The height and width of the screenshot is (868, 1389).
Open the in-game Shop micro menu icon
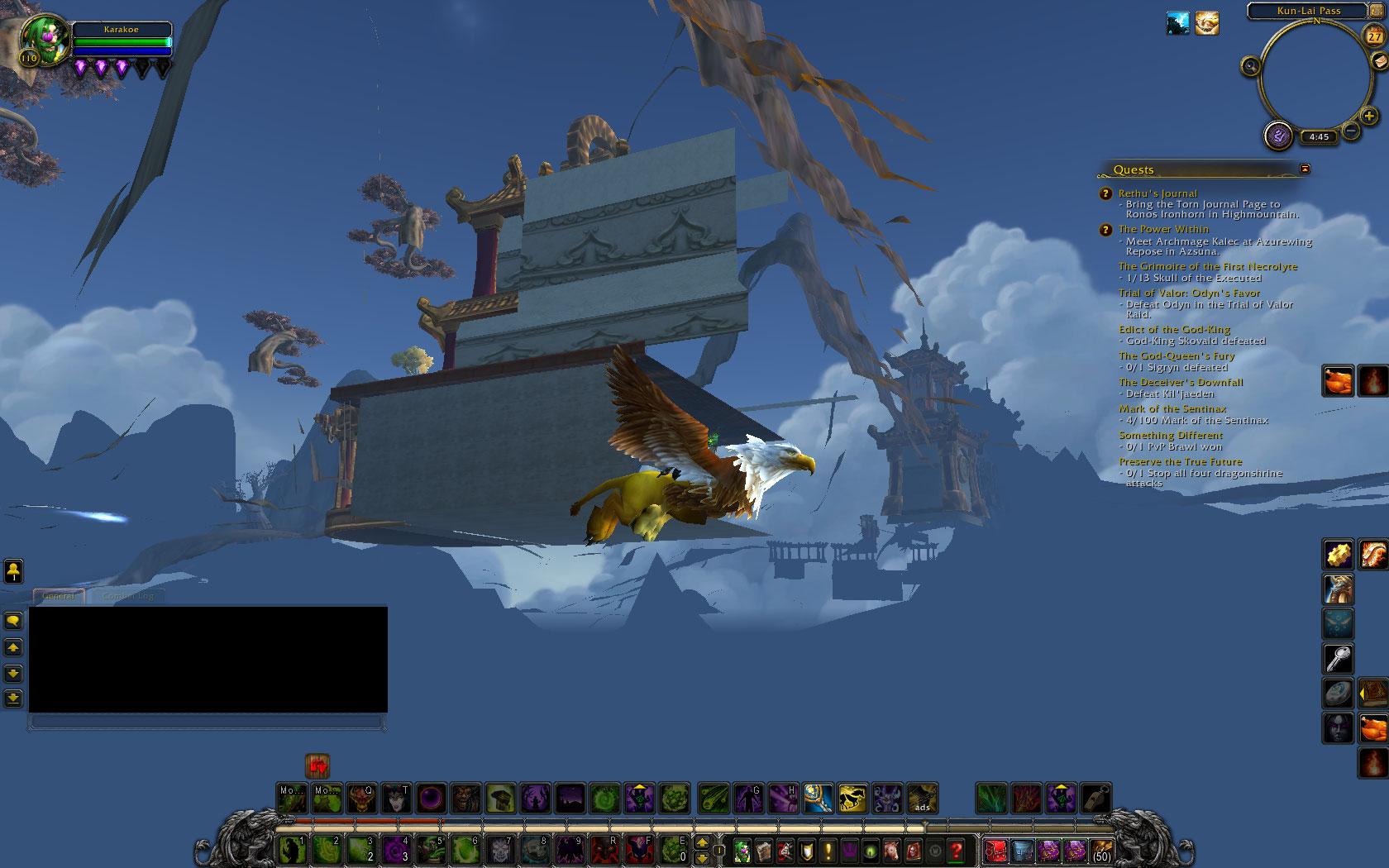(x=935, y=851)
